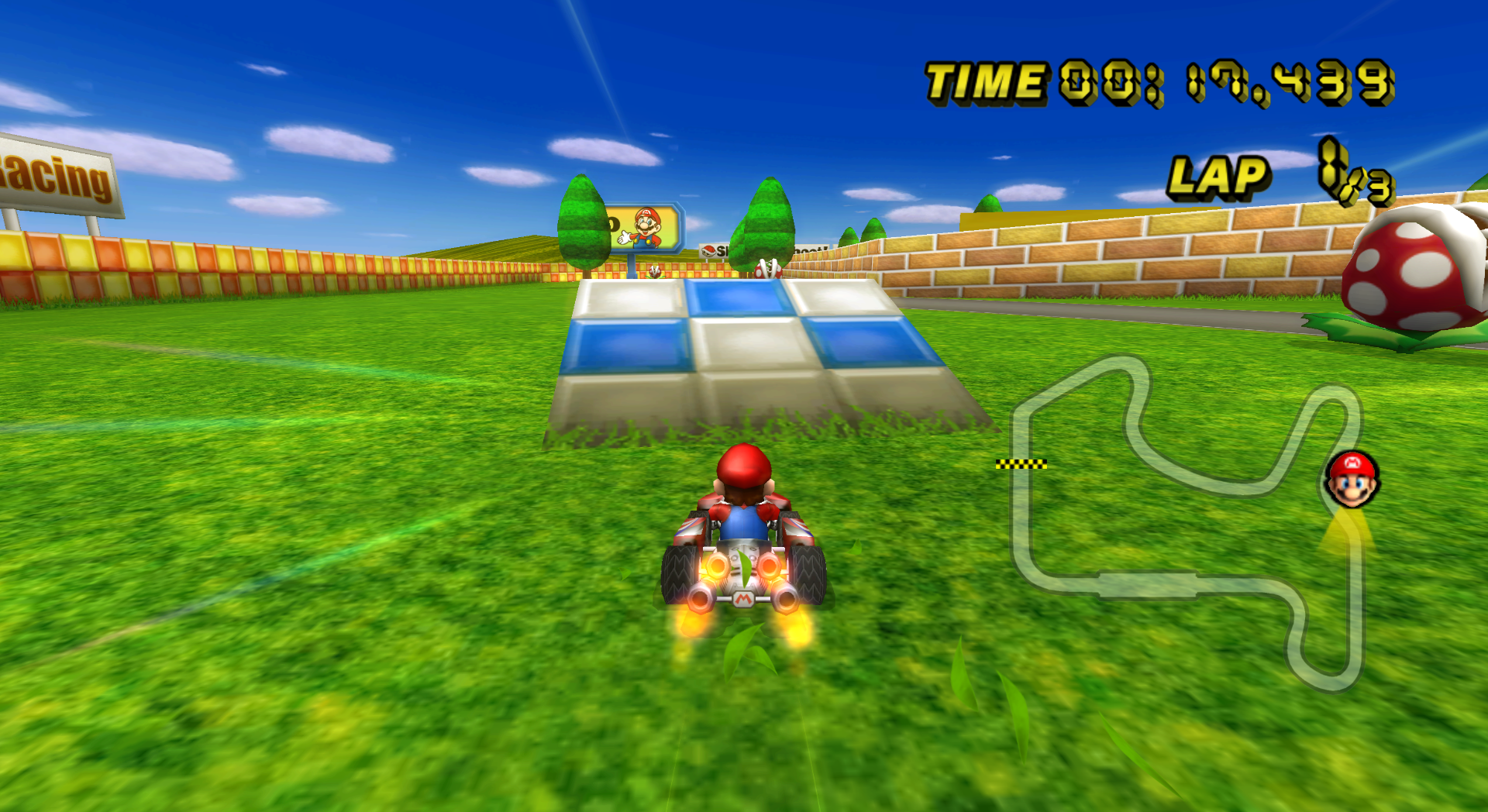Click the checkered finish line marker on the minimap
The height and width of the screenshot is (812, 1488).
1023,465
